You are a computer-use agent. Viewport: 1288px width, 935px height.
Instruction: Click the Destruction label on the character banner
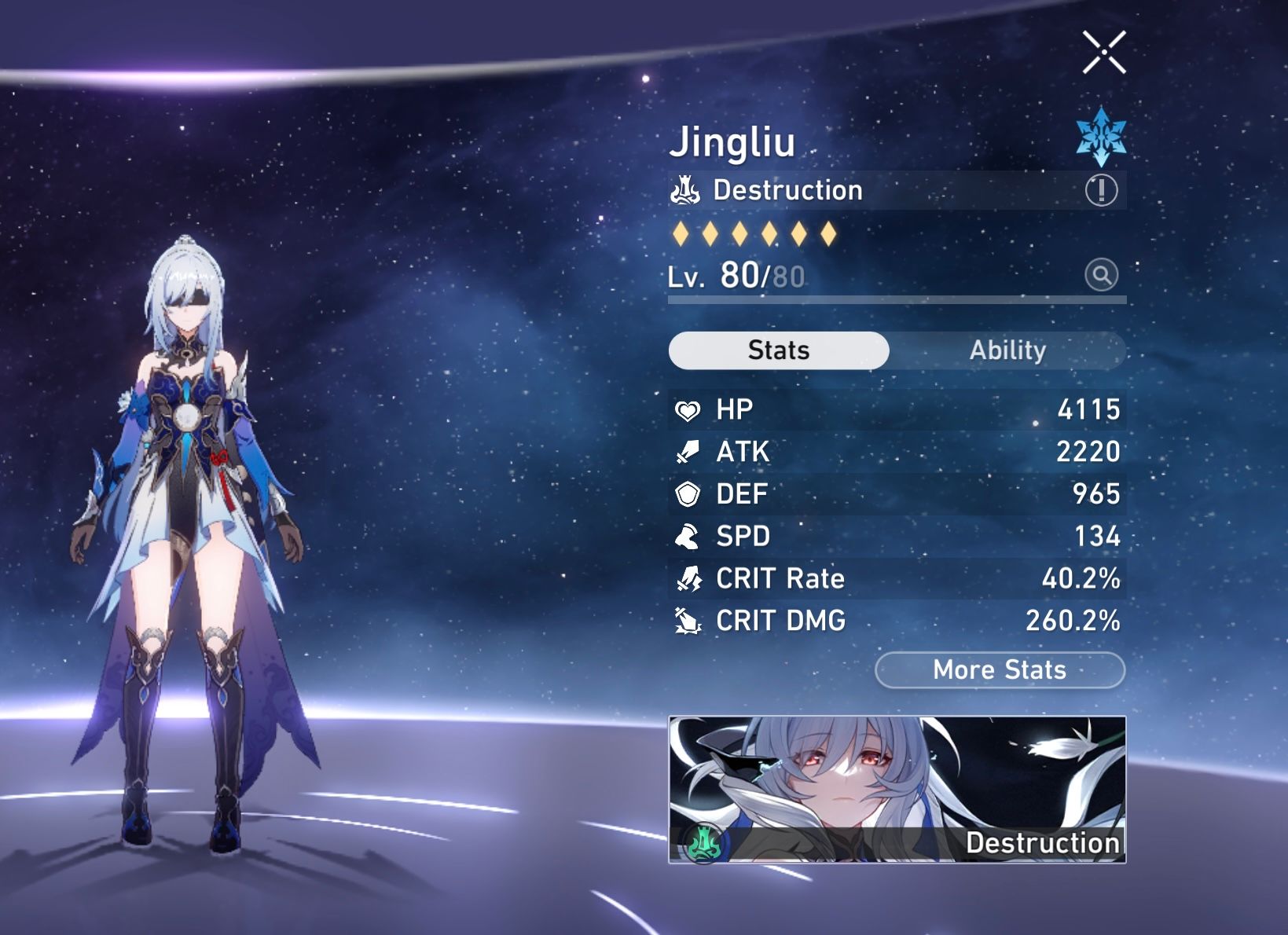(x=1044, y=844)
